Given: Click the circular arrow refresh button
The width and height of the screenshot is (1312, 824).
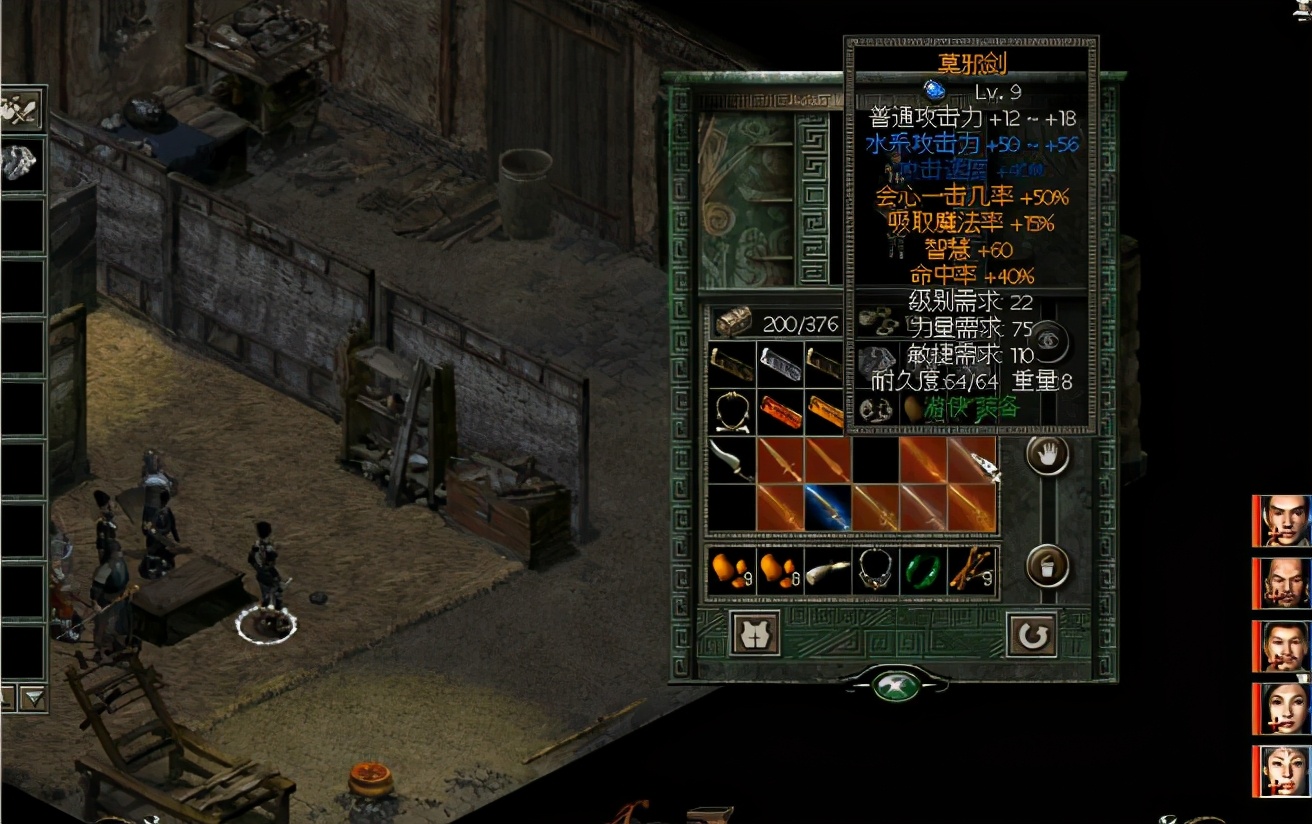Looking at the screenshot, I should point(1032,634).
